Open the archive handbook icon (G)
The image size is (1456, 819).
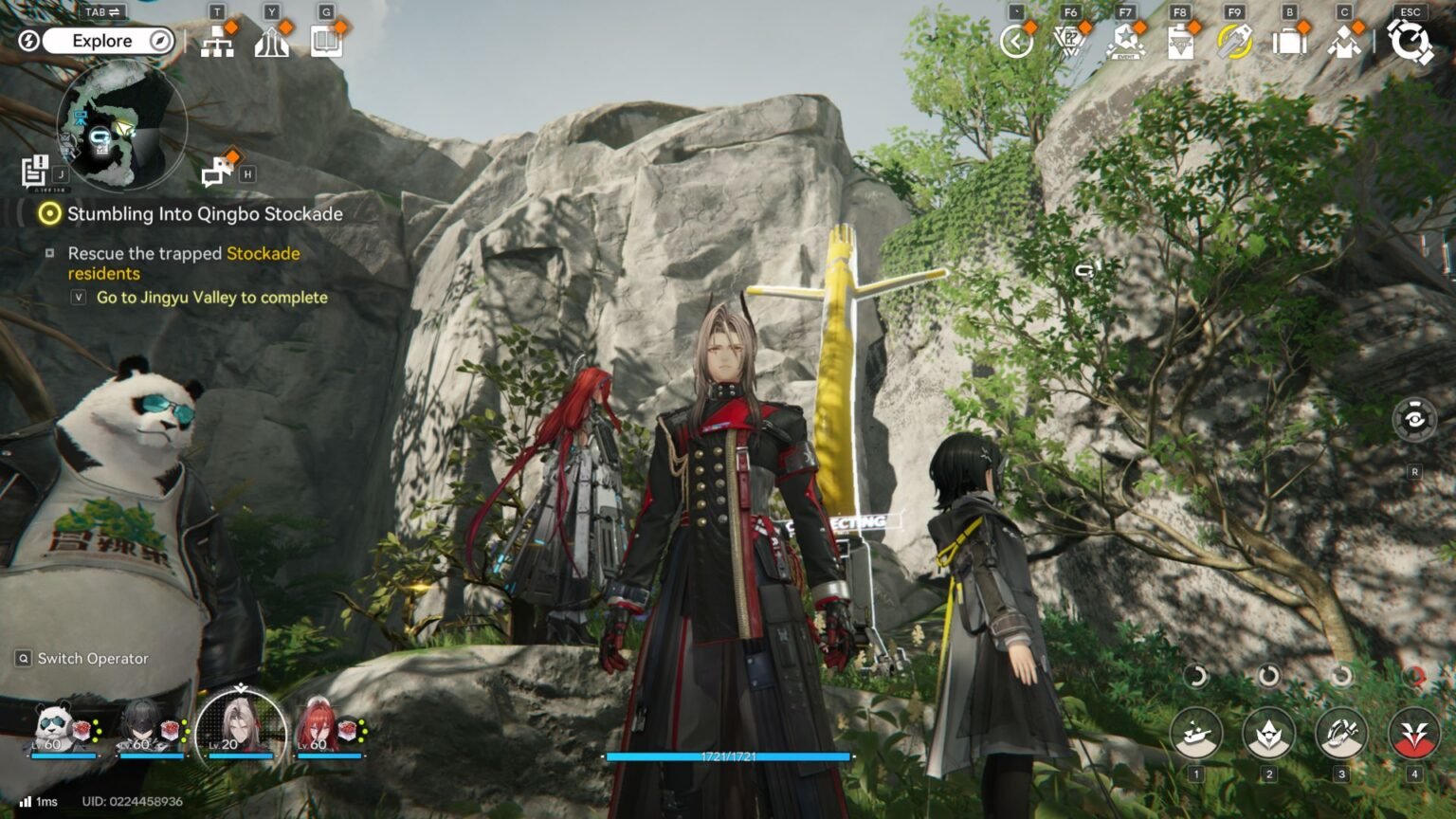pyautogui.click(x=325, y=43)
